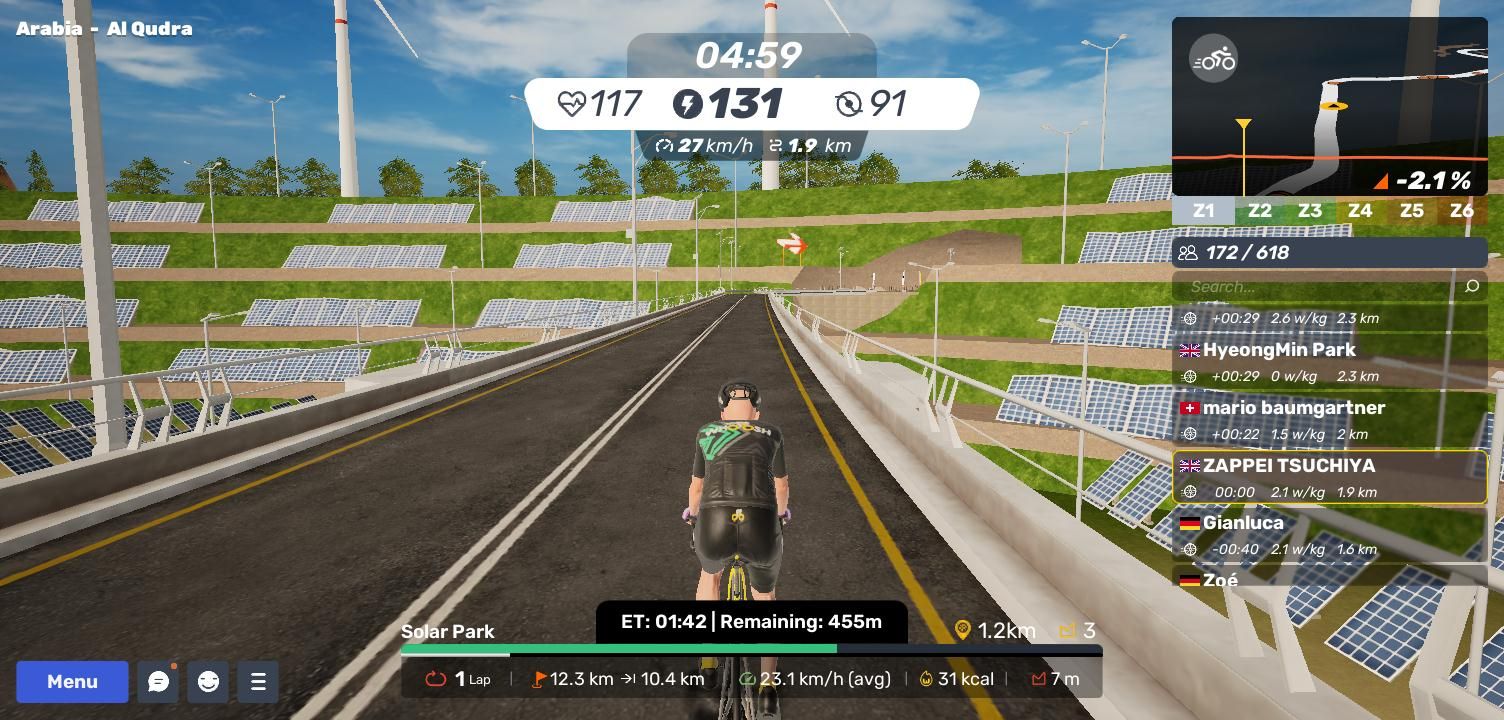Select the Z6 power zone
The image size is (1504, 720).
[1462, 211]
